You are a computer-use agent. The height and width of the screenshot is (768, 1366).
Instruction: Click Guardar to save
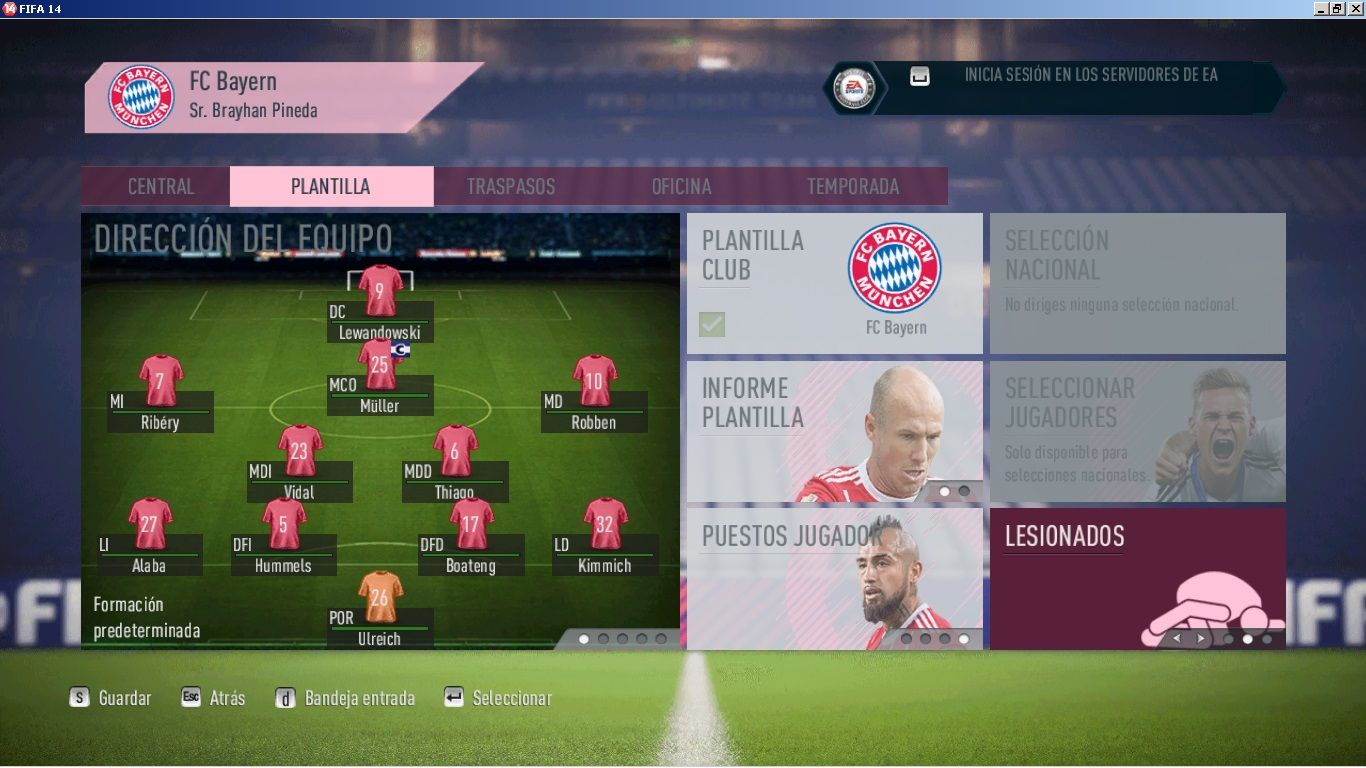(111, 698)
